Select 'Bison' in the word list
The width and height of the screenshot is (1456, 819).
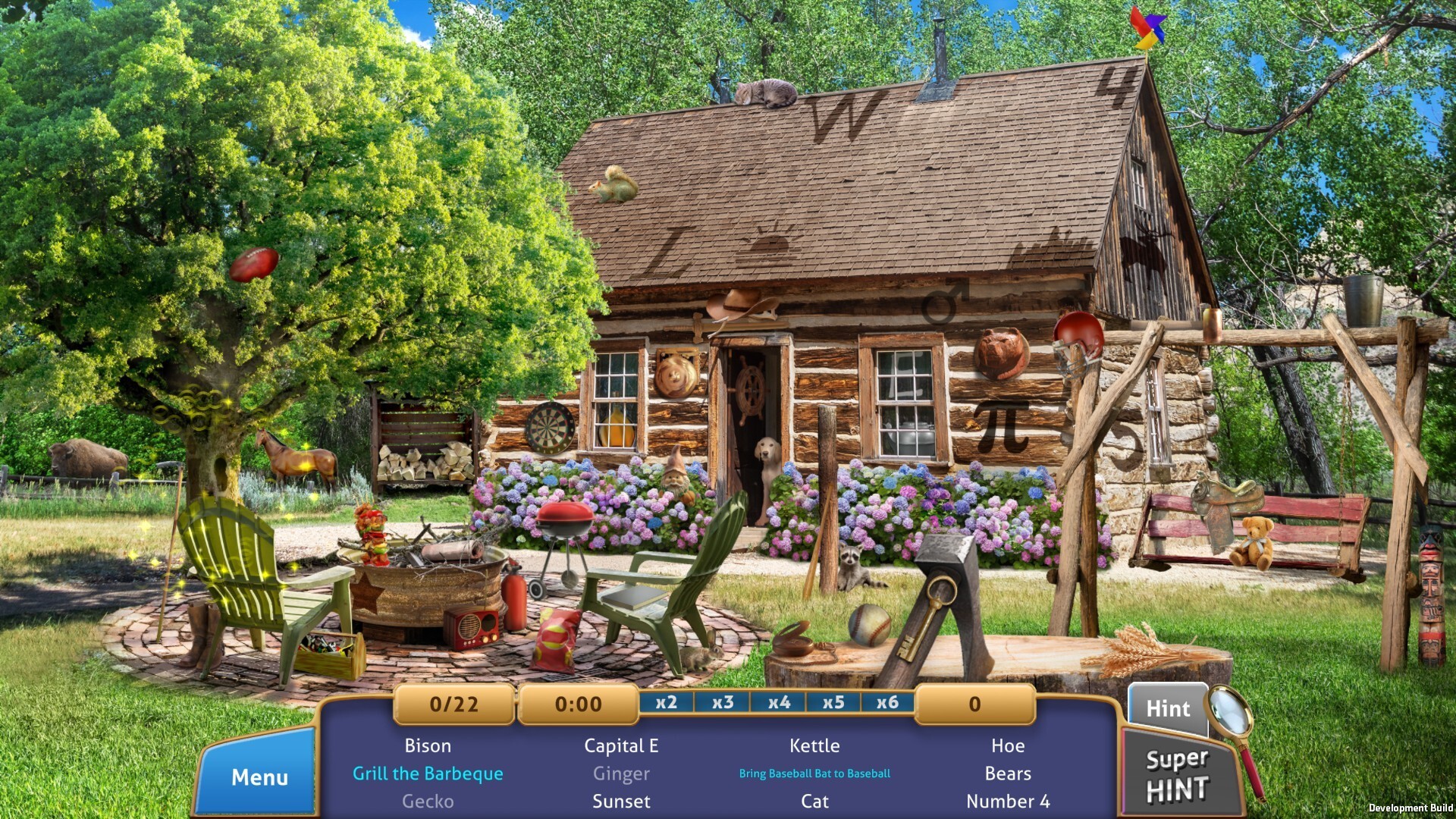coord(427,745)
